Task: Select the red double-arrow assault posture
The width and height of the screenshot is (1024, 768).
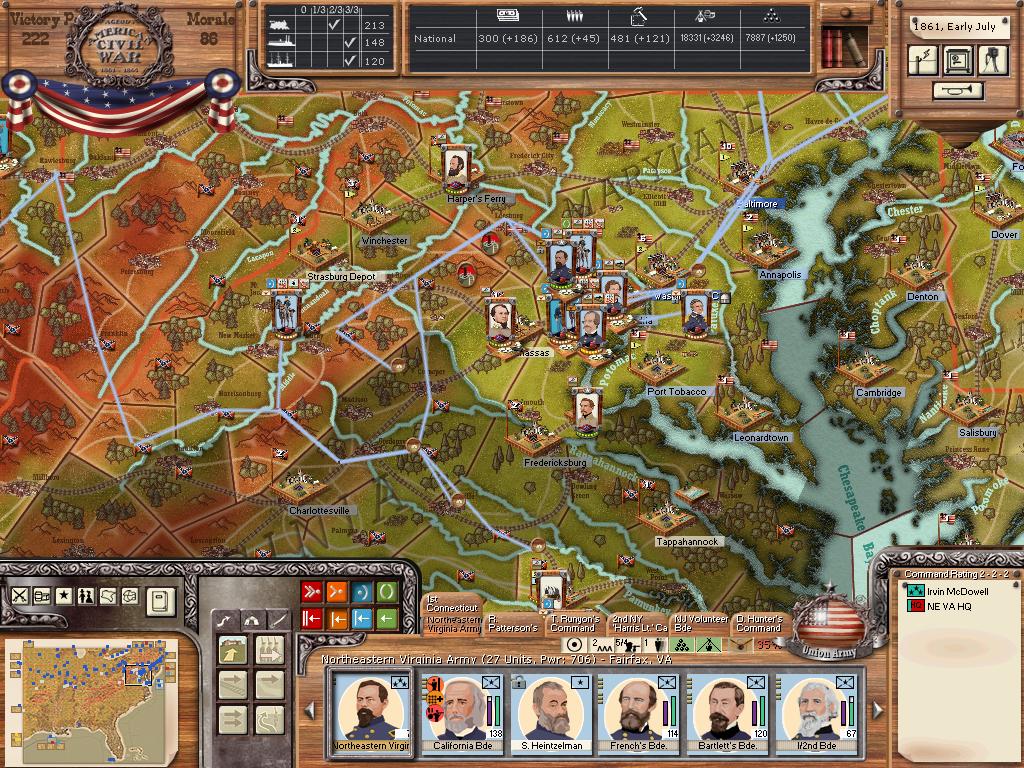Action: pyautogui.click(x=311, y=592)
